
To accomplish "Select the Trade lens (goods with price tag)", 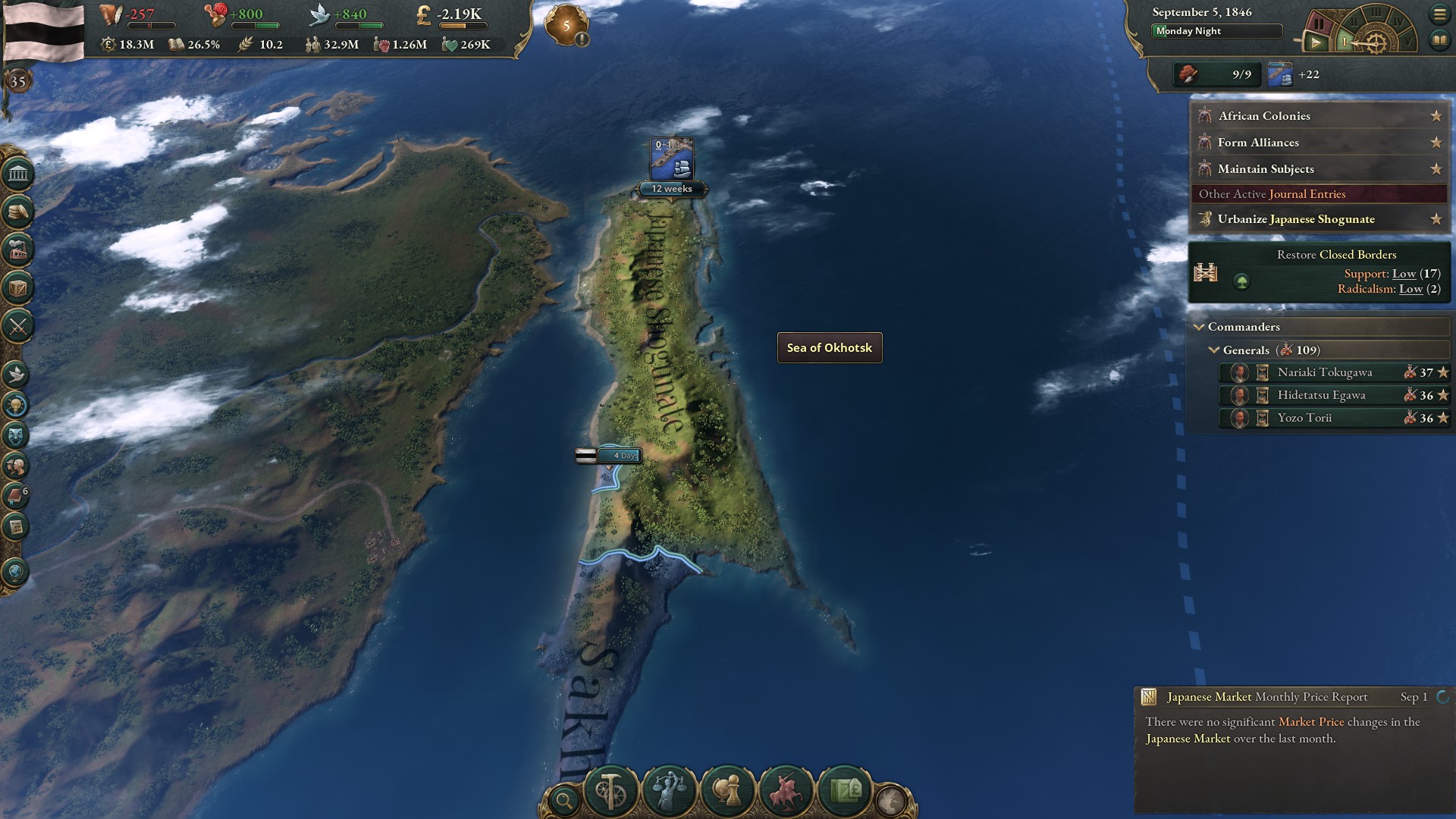I will click(846, 790).
